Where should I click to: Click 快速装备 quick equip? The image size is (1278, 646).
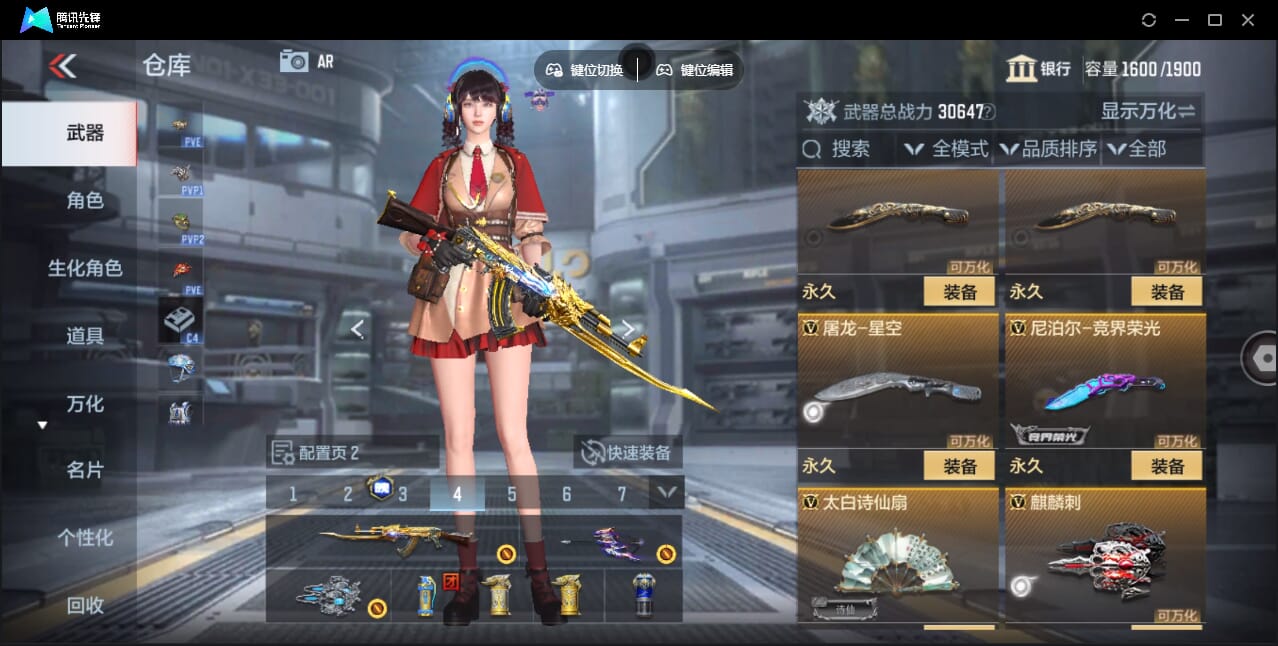(x=628, y=452)
